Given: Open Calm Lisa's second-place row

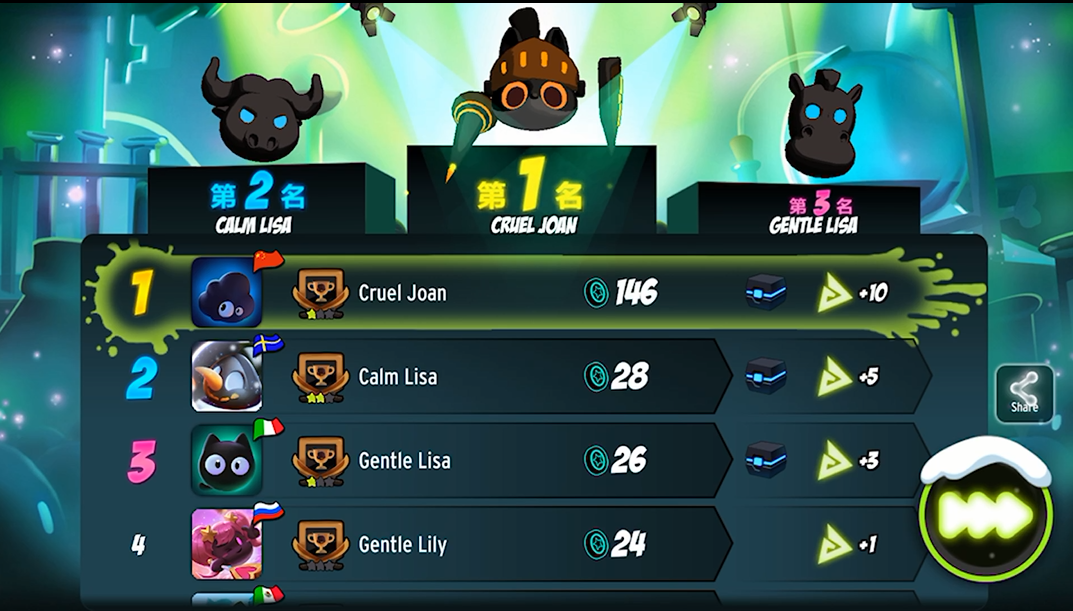Looking at the screenshot, I should click(x=500, y=377).
